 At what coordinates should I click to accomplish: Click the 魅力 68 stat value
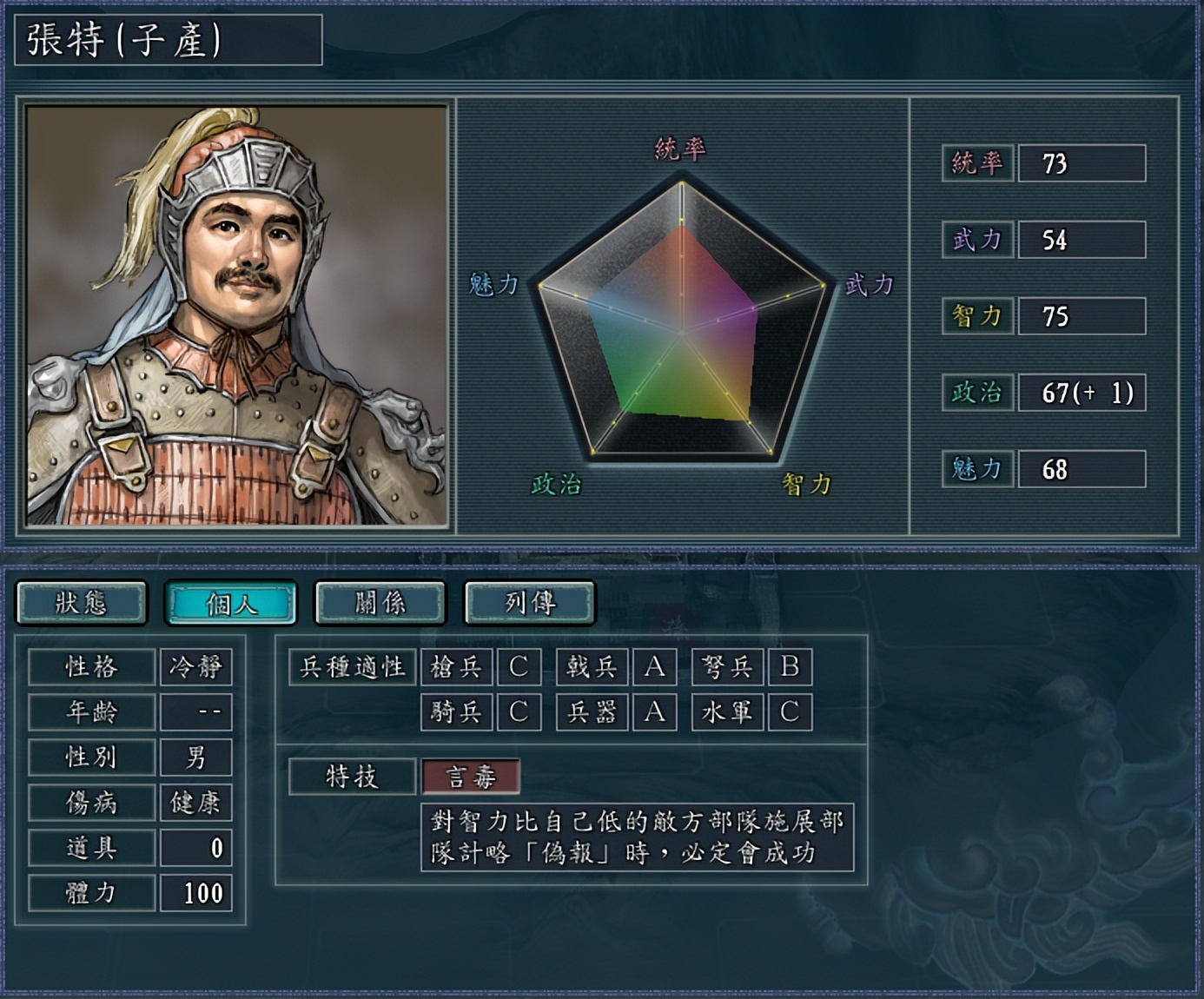point(1082,469)
